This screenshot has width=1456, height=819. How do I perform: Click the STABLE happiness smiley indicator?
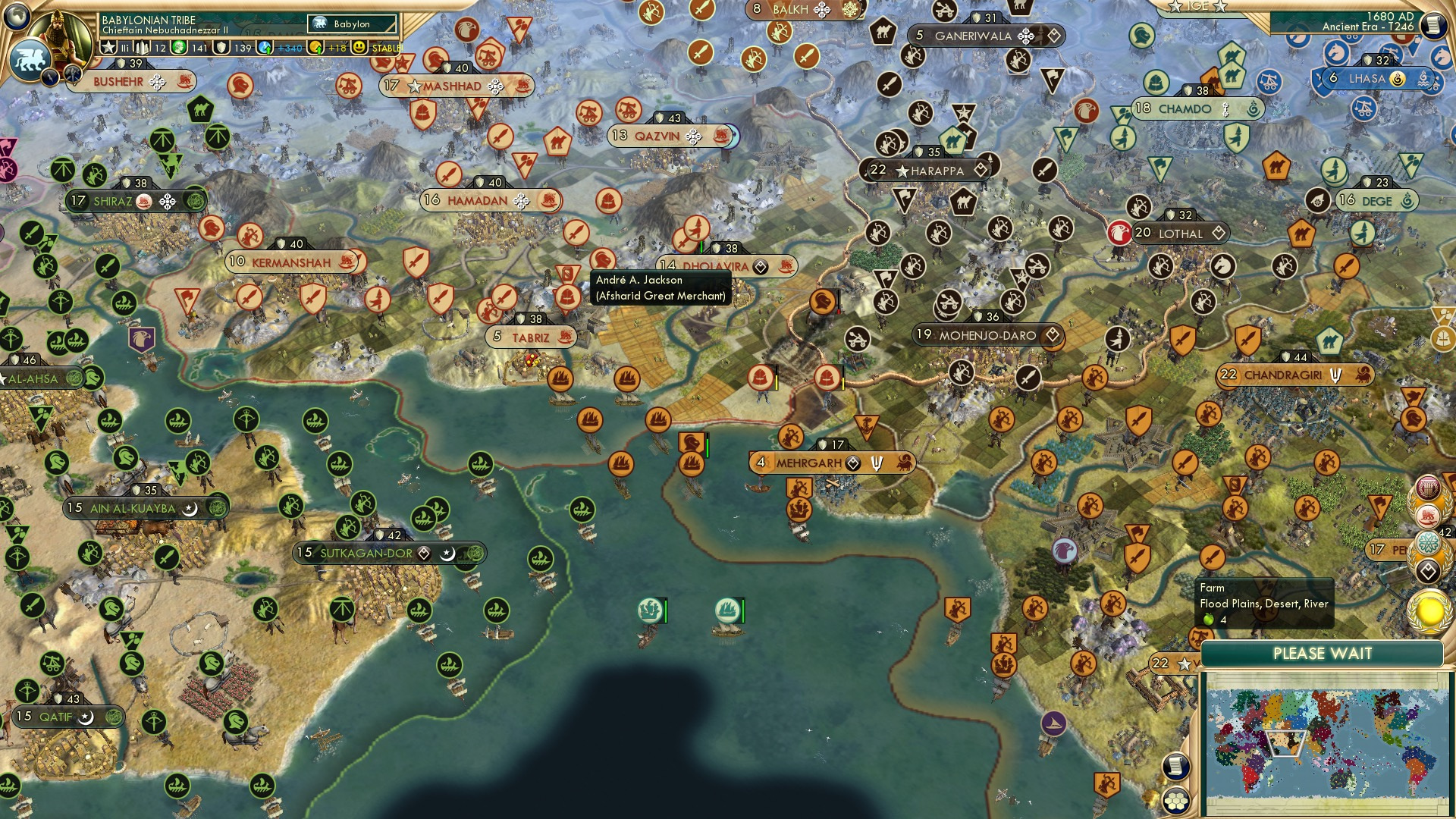coord(359,47)
